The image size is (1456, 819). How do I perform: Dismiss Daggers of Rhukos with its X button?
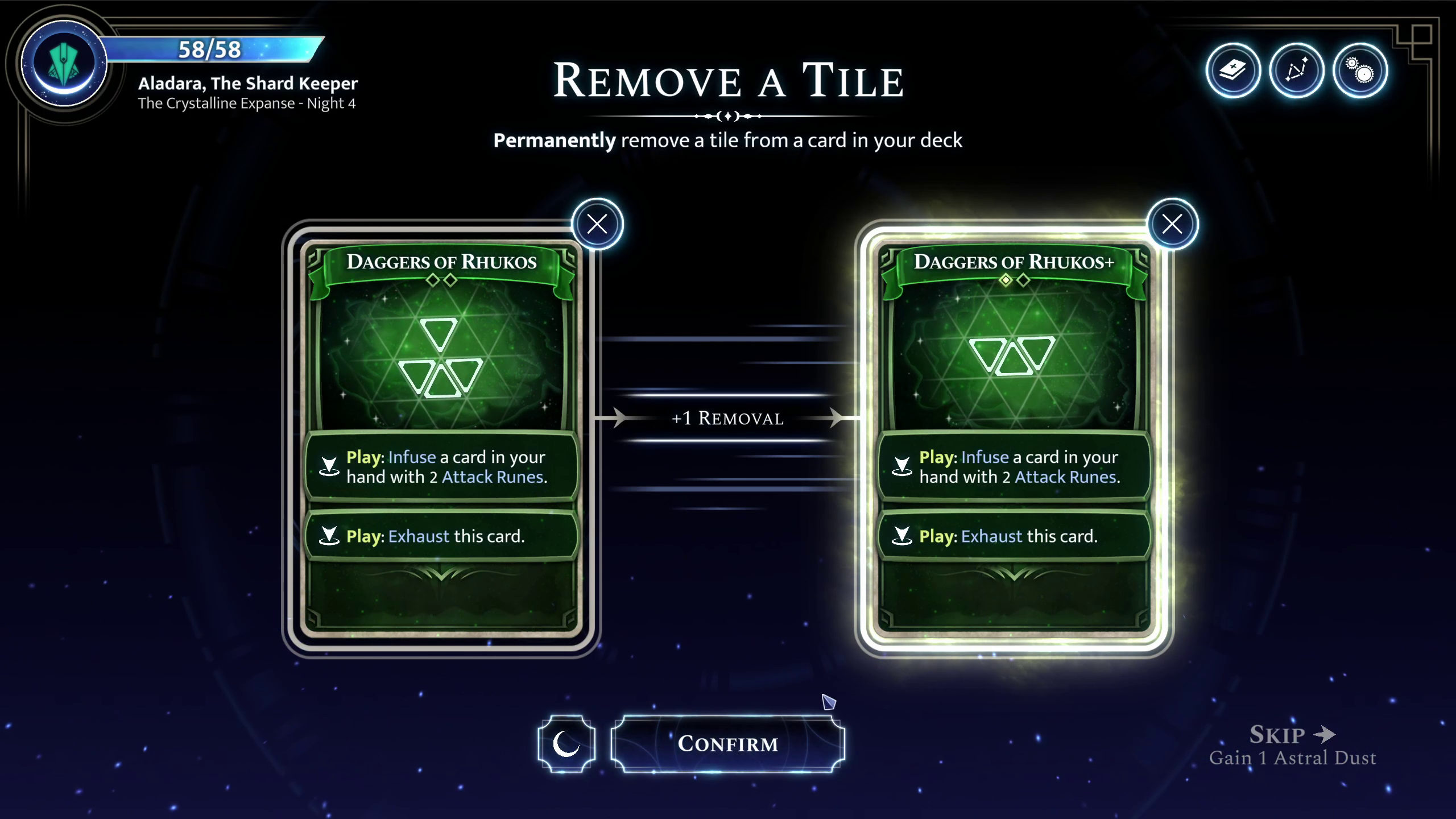[596, 224]
